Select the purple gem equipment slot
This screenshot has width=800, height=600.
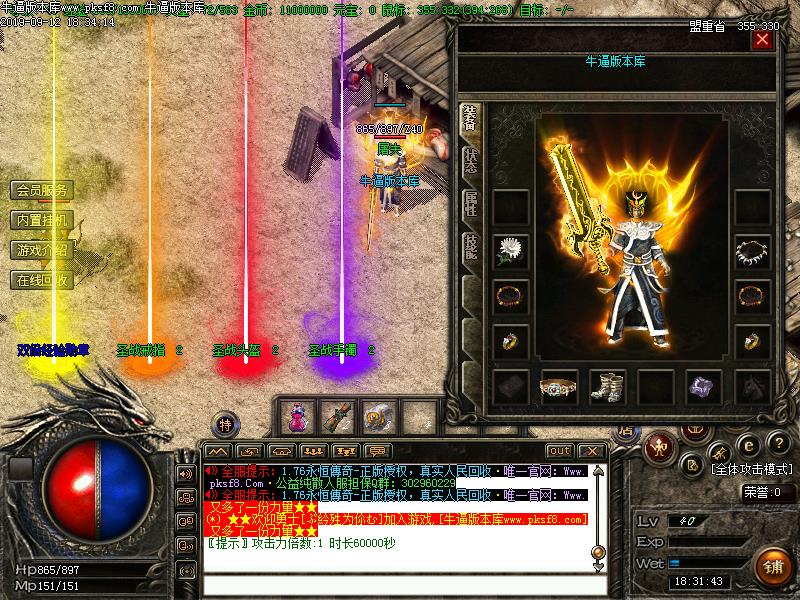[704, 387]
